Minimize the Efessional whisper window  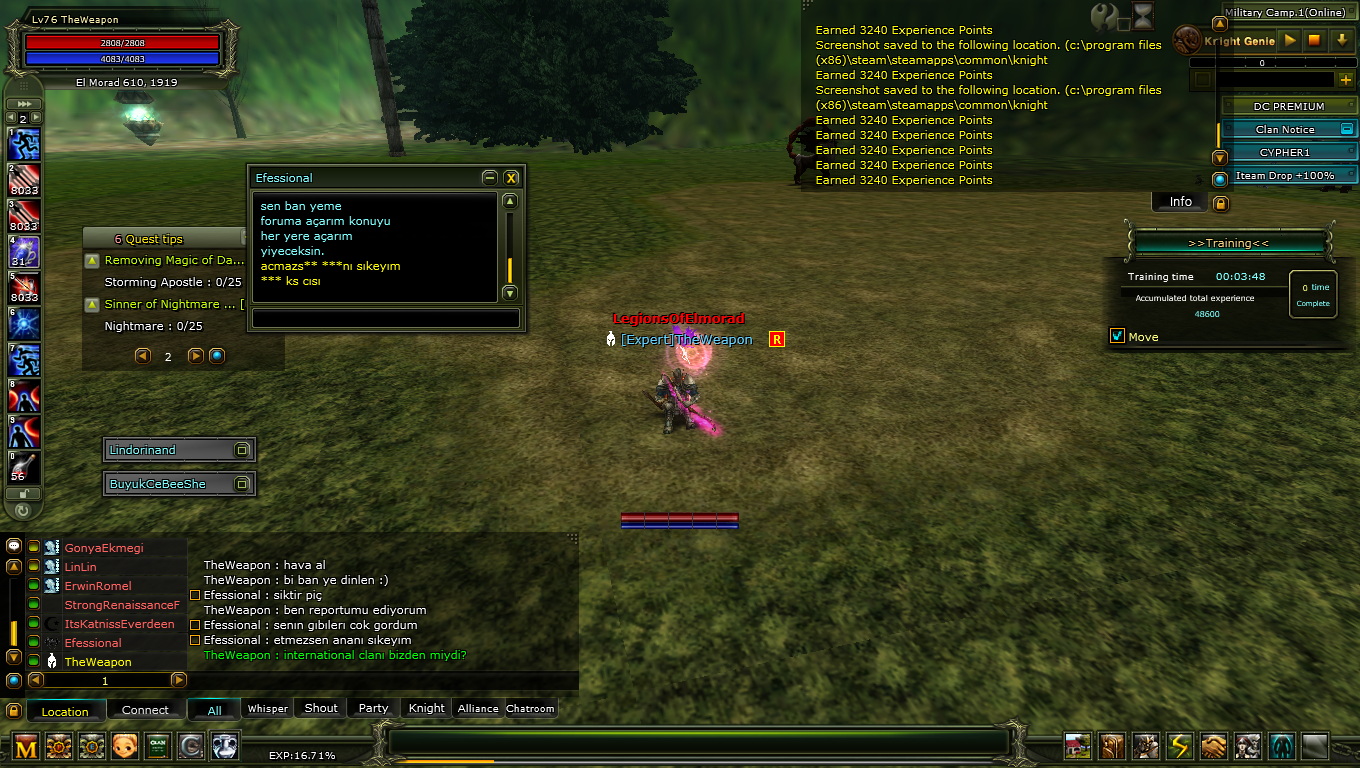click(489, 178)
